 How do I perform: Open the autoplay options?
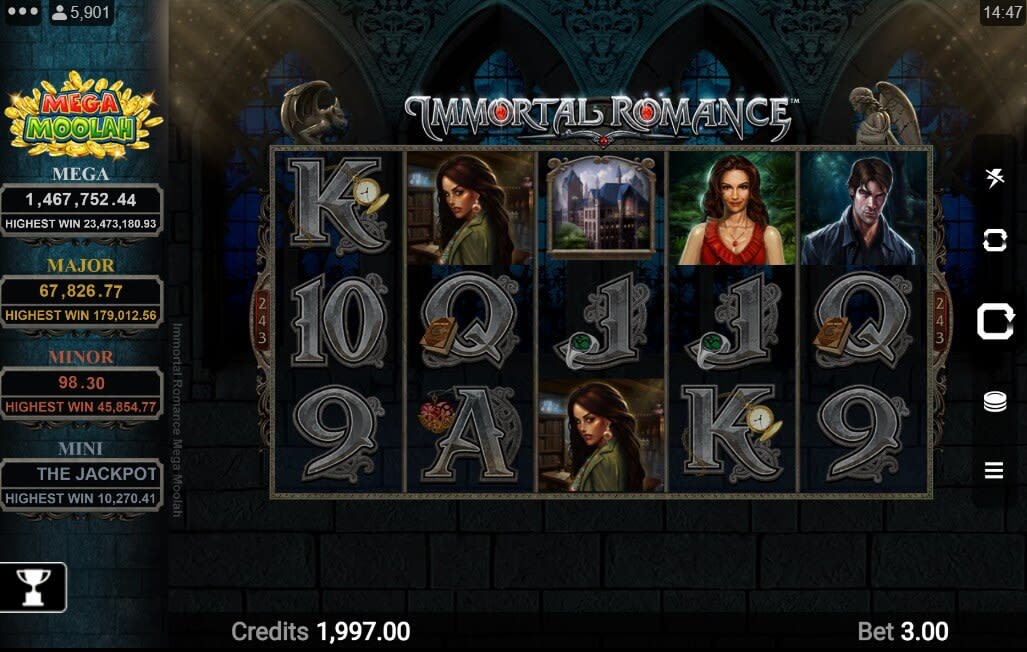coord(994,240)
